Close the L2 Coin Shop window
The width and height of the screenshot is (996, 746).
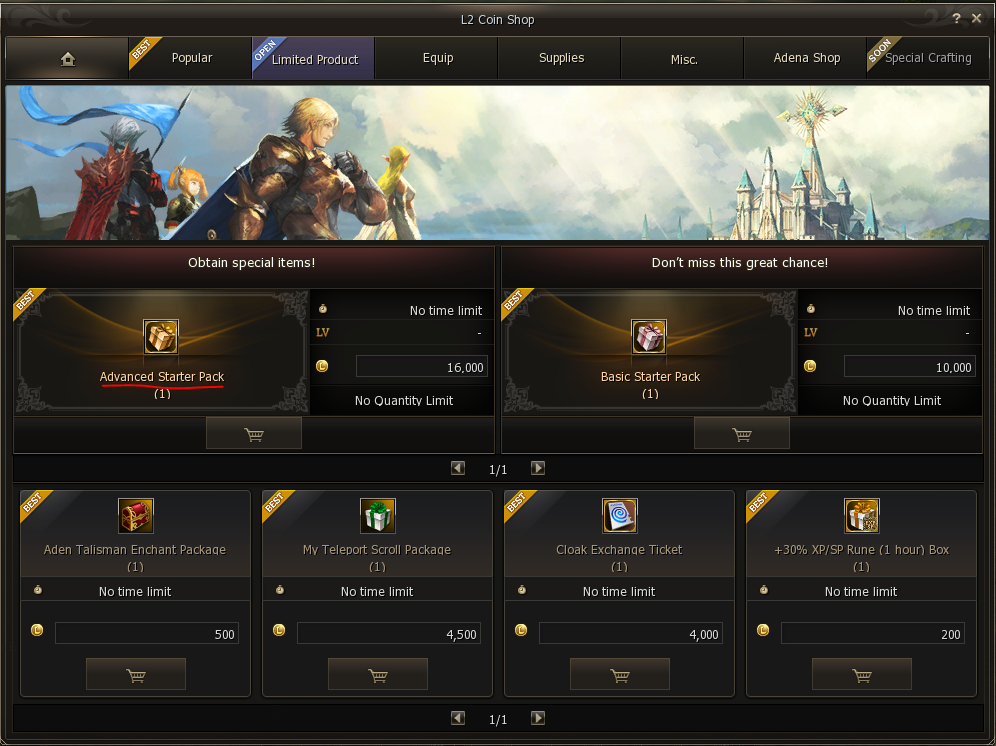click(x=976, y=19)
